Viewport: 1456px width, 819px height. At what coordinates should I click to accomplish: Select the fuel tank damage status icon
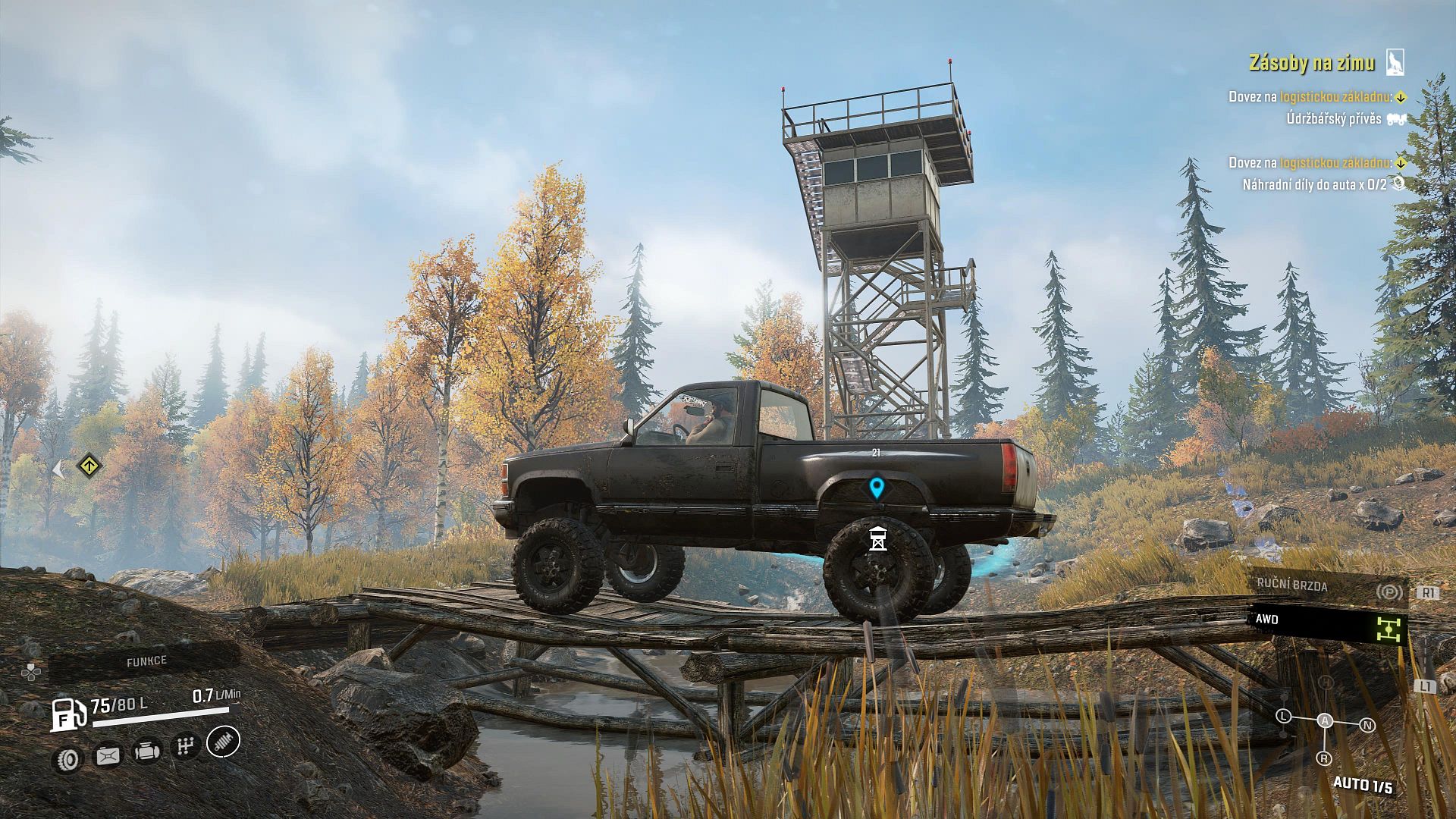[108, 755]
